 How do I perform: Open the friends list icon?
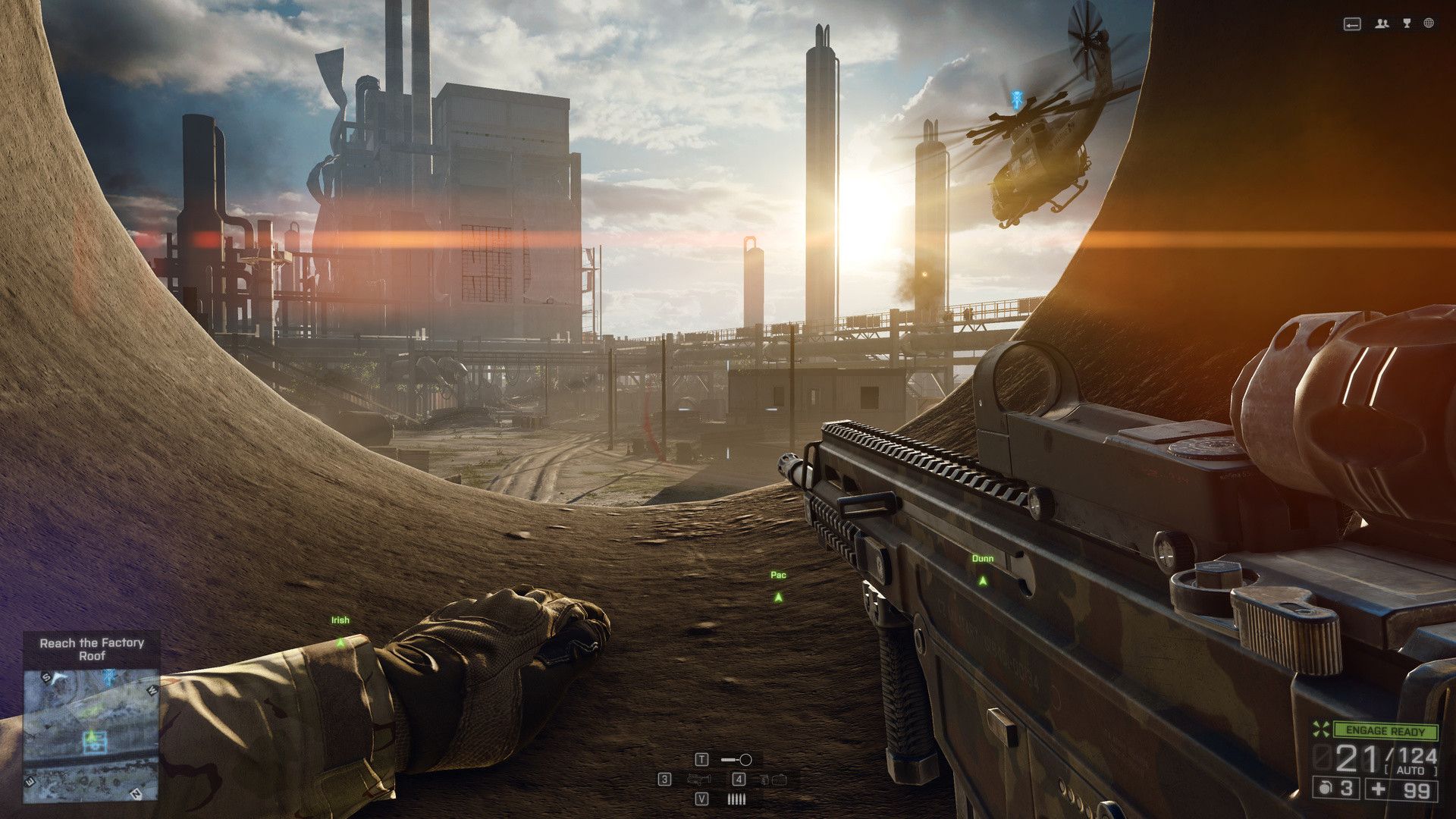pos(1382,24)
